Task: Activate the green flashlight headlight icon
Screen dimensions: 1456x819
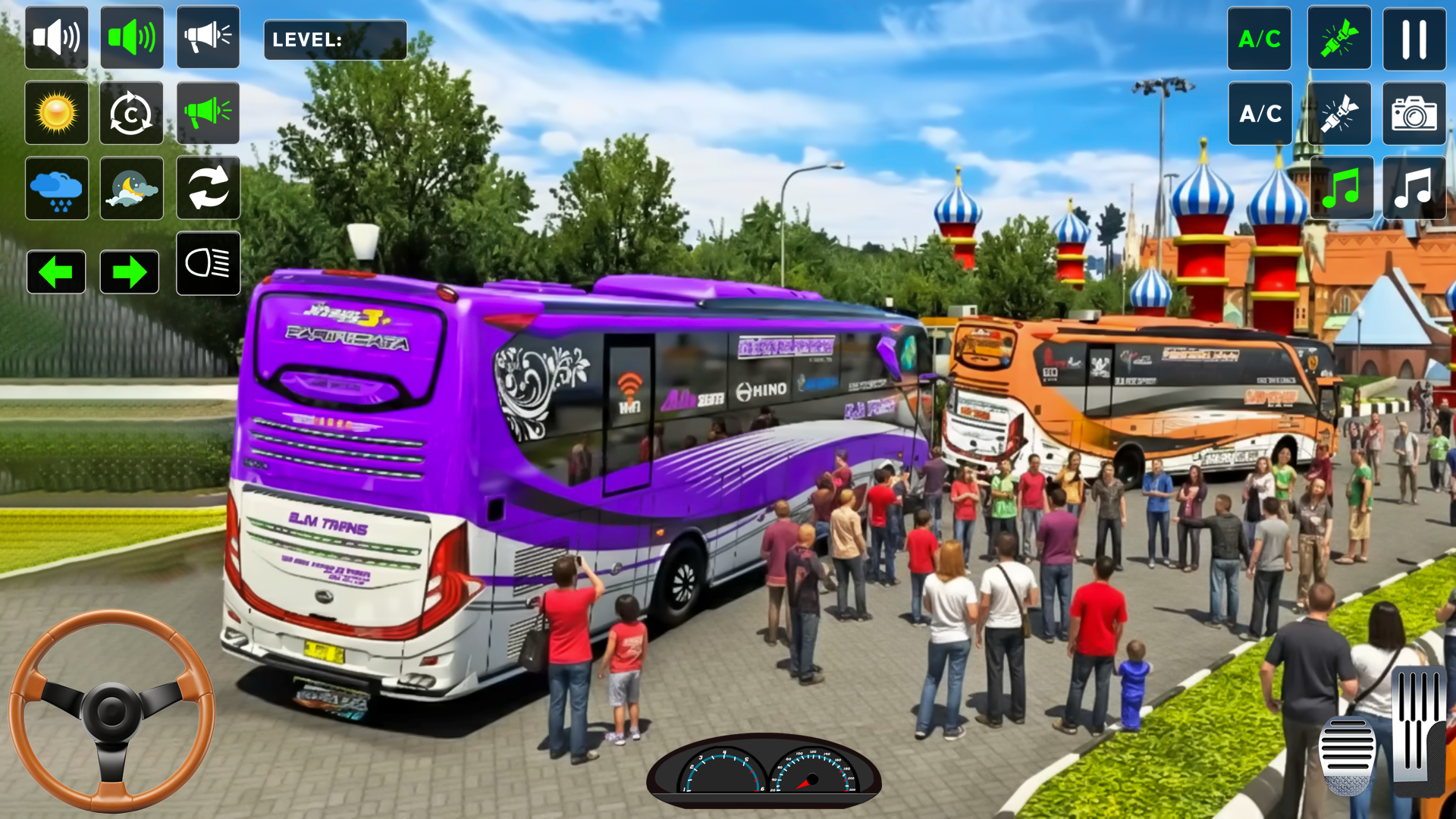Action: pos(1339,38)
